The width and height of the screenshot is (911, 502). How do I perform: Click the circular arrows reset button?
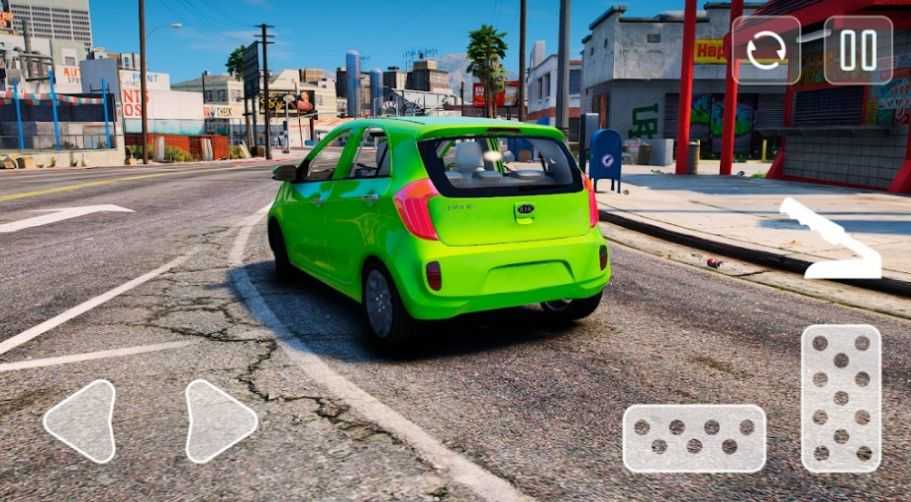pyautogui.click(x=766, y=50)
